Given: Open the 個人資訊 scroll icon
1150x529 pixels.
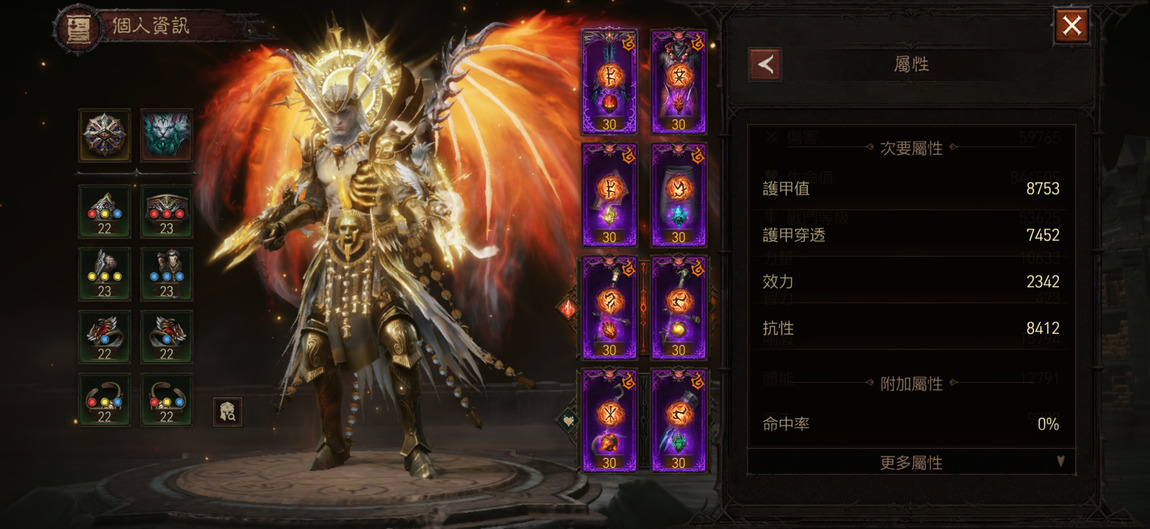Looking at the screenshot, I should (80, 29).
